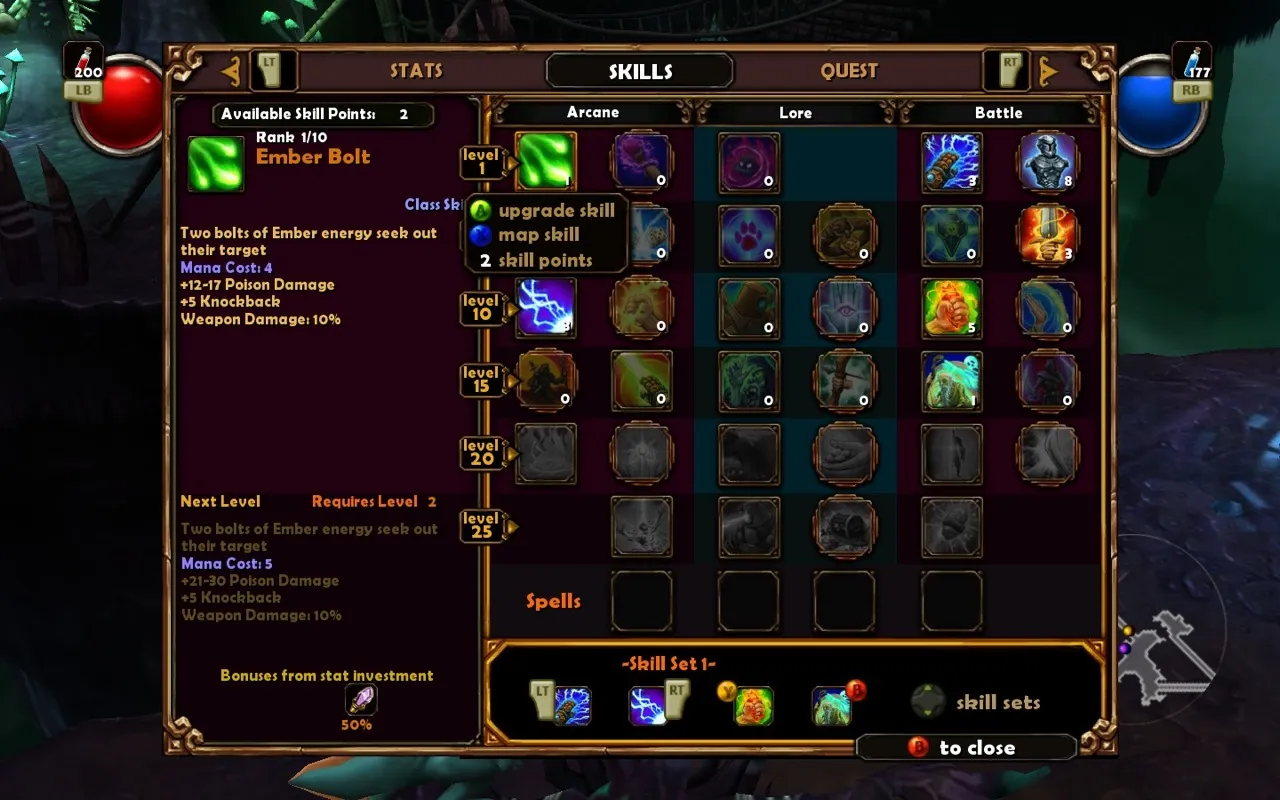Screen dimensions: 1280x800
Task: Choose the glowing fist skill in the Battle grid
Action: (x=951, y=307)
